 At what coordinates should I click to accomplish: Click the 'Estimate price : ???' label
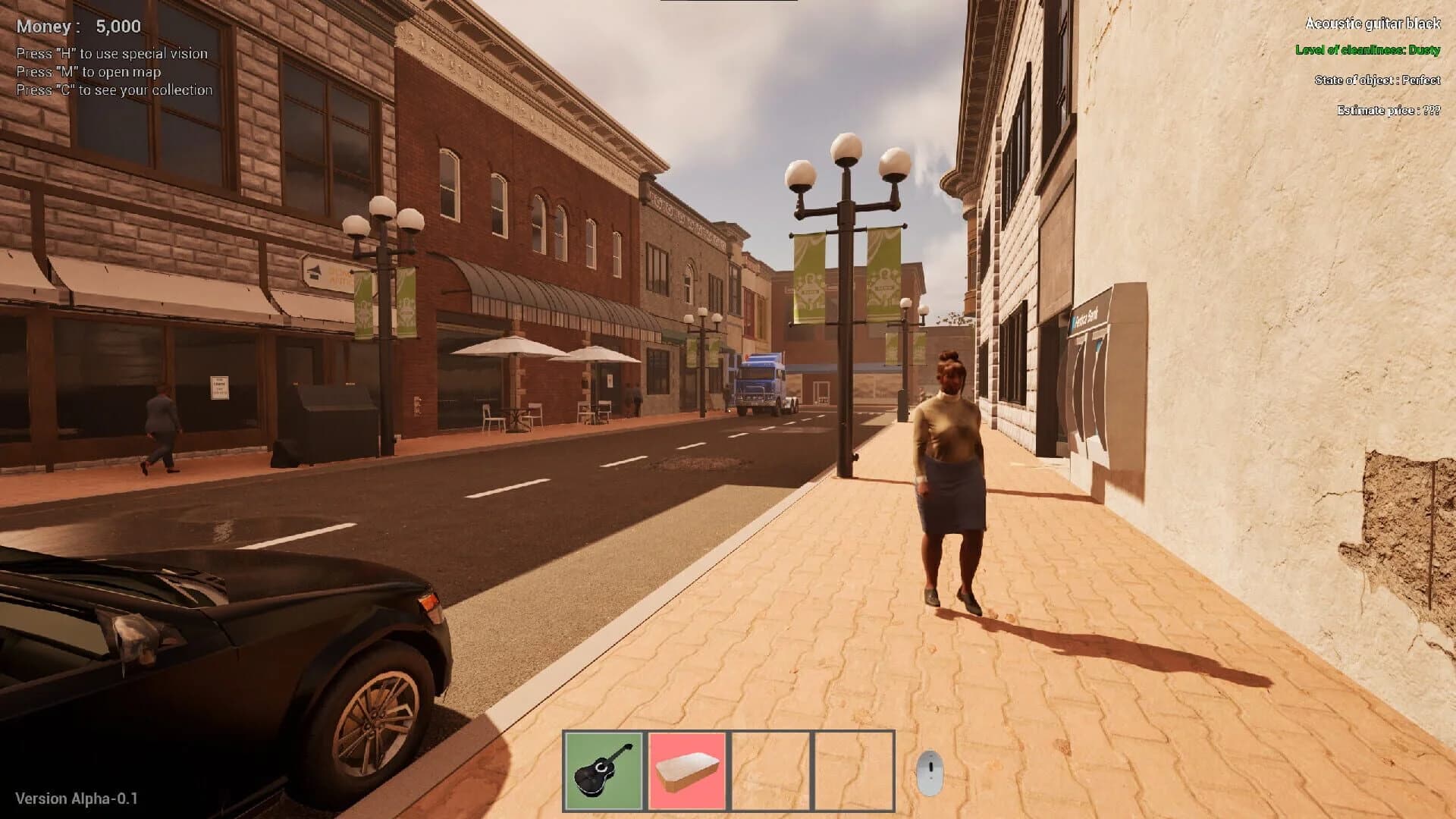click(x=1388, y=108)
